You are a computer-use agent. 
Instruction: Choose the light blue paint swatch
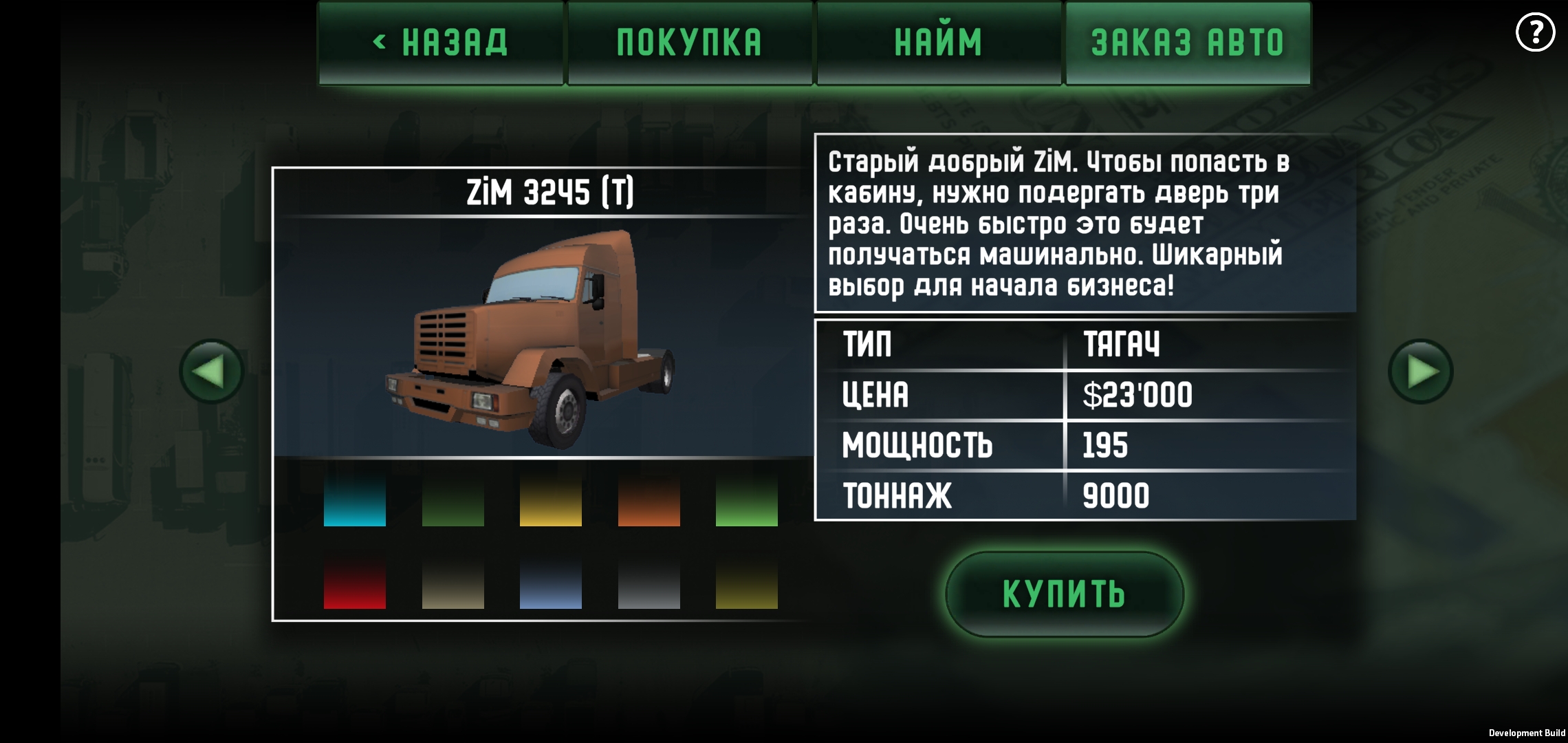[x=551, y=583]
